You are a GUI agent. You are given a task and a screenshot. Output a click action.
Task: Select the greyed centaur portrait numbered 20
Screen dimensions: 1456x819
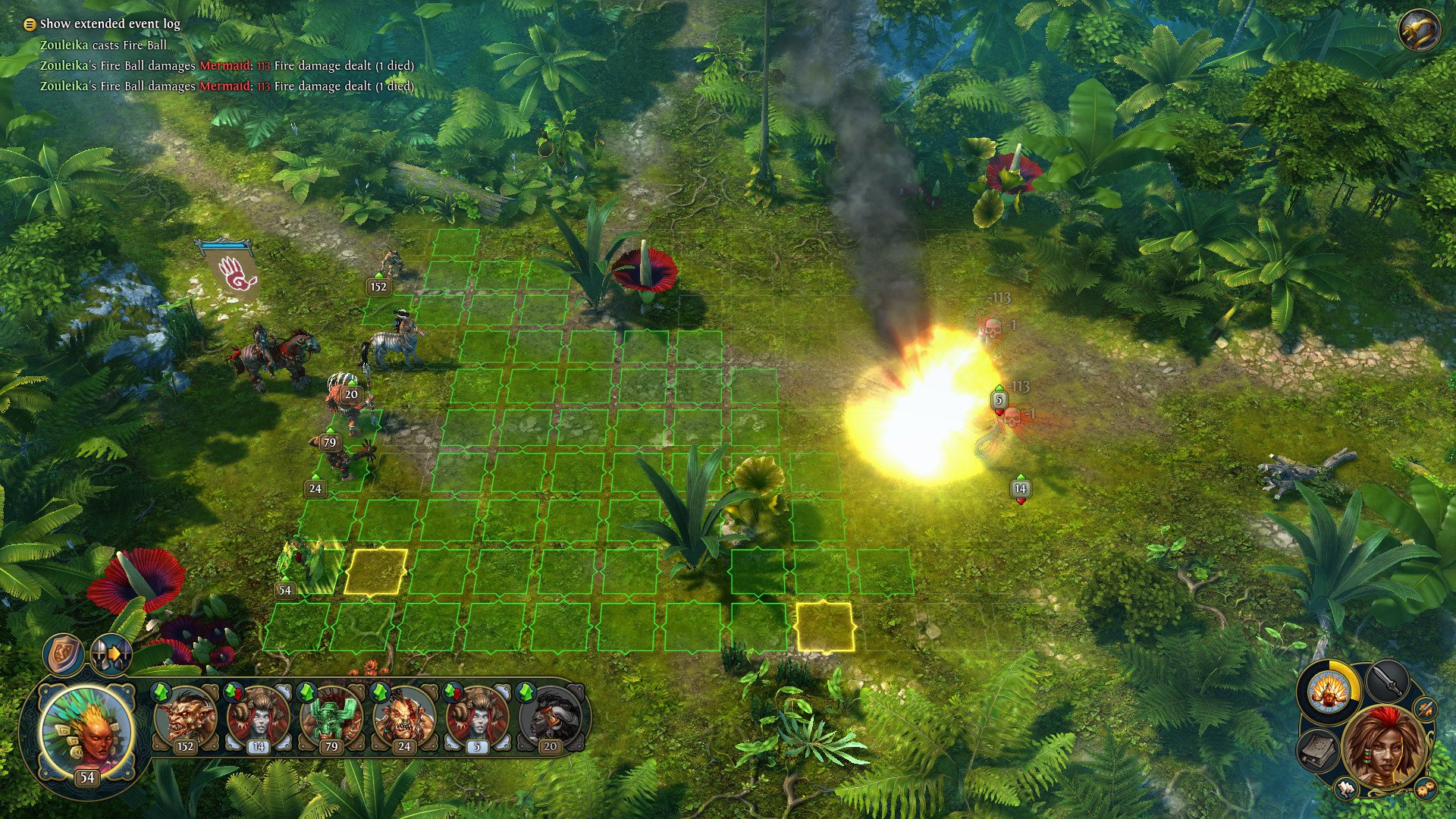[550, 717]
